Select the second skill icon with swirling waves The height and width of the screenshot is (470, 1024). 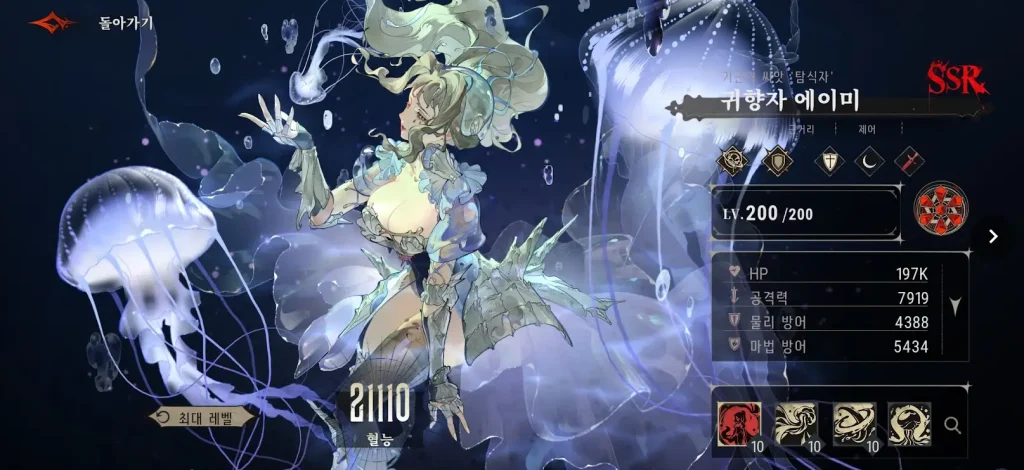[796, 423]
